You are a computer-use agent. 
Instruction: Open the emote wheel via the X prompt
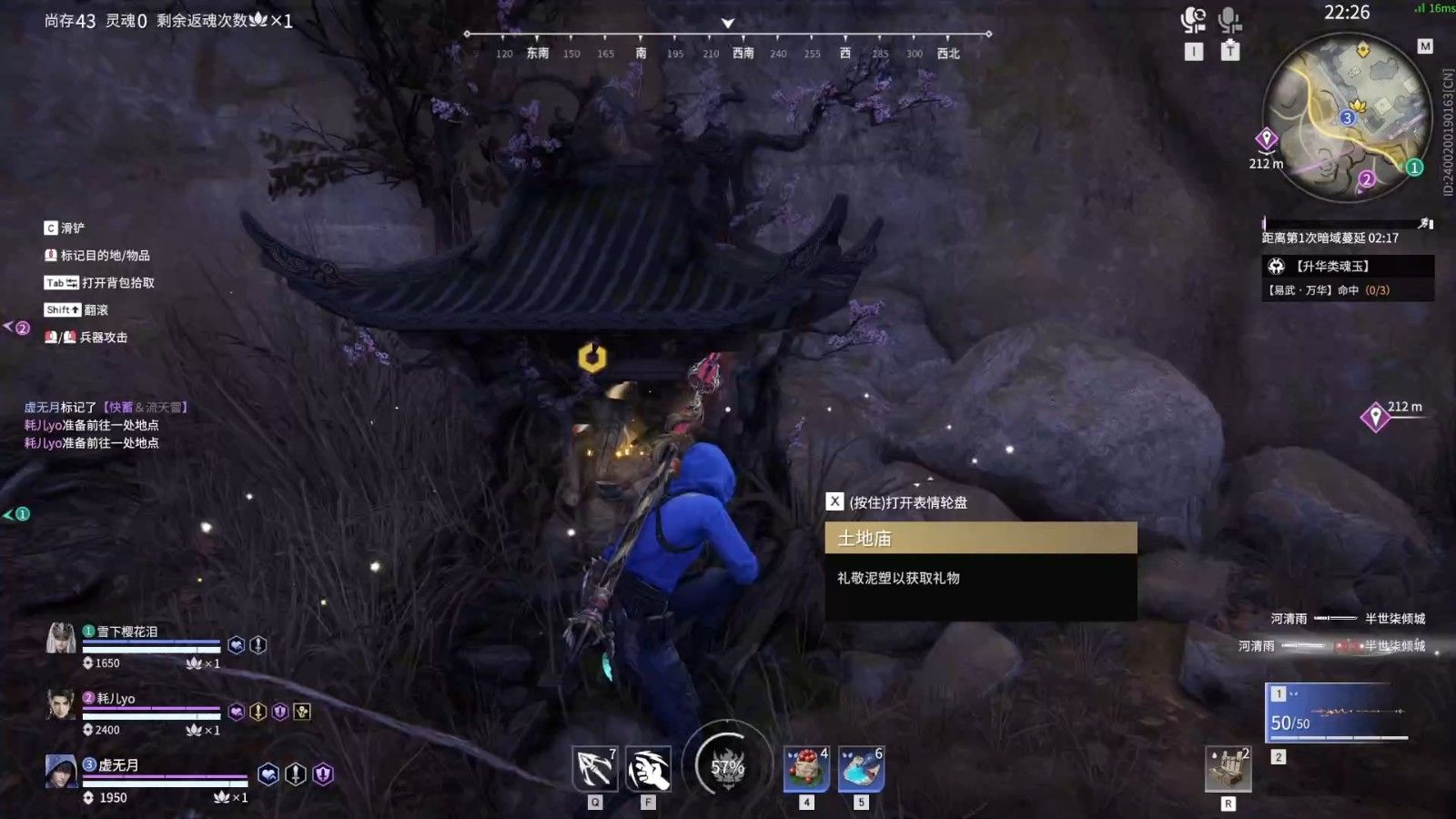pos(834,500)
